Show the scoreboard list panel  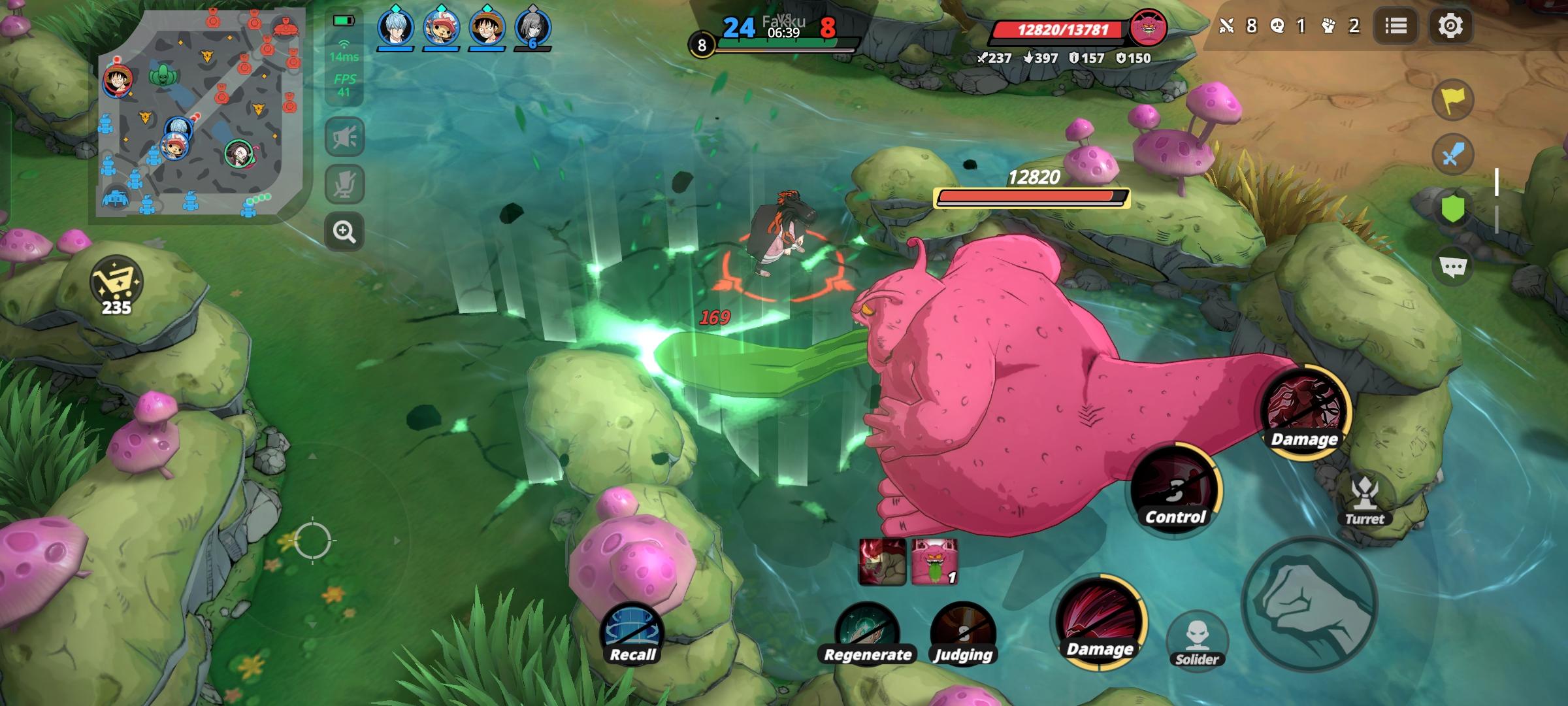coord(1396,26)
